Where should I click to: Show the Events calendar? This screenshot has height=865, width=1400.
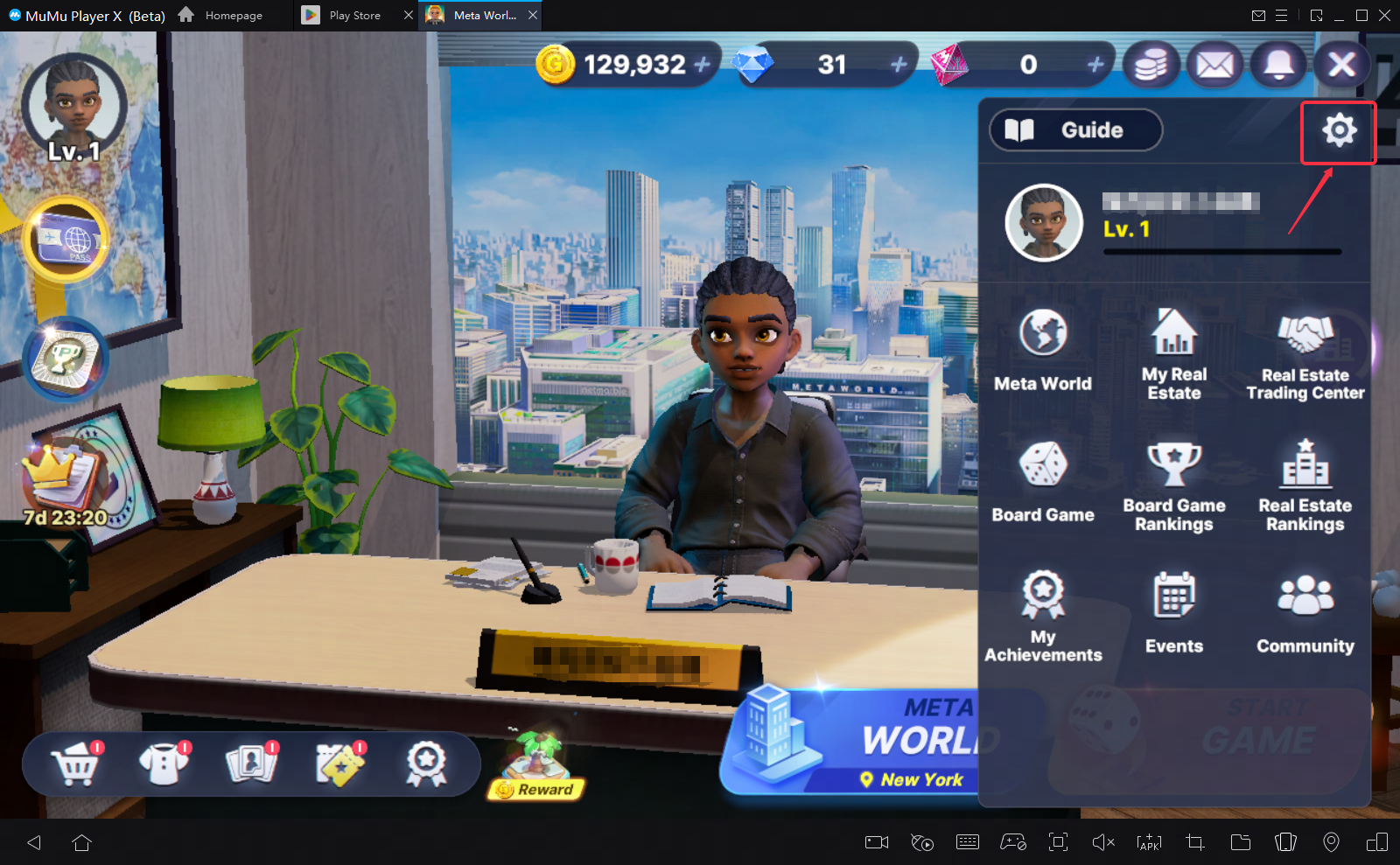coord(1174,612)
